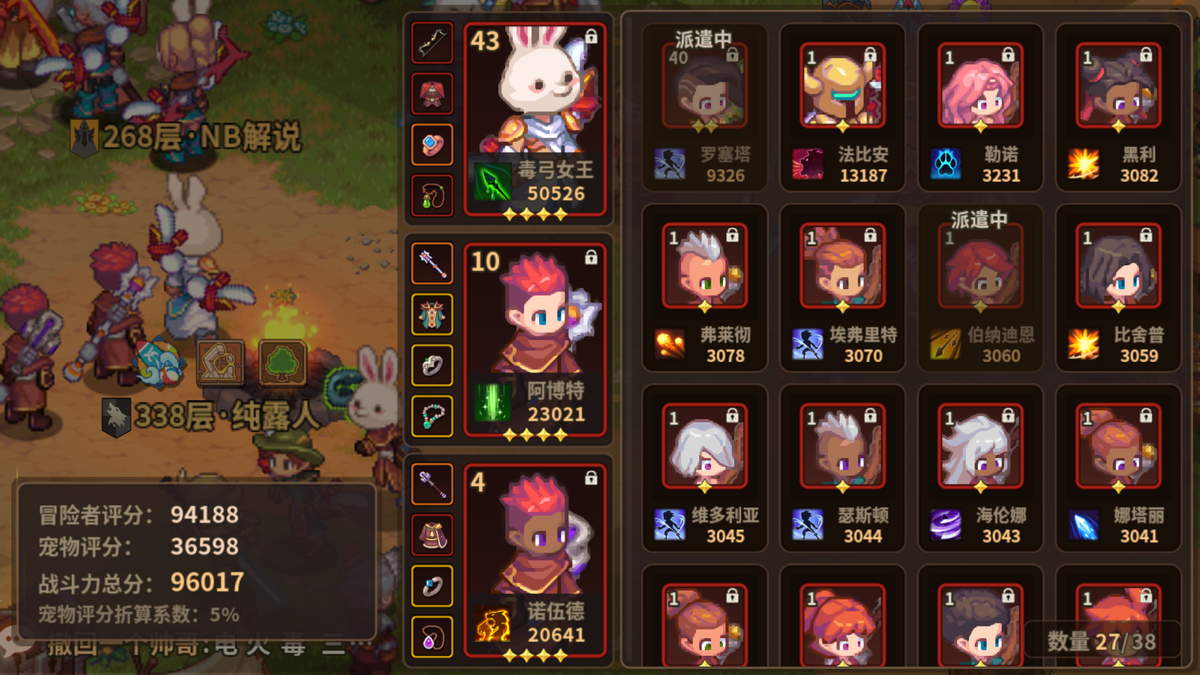Pick the hero 瑟斯顿
The image size is (1200, 675).
[842, 448]
